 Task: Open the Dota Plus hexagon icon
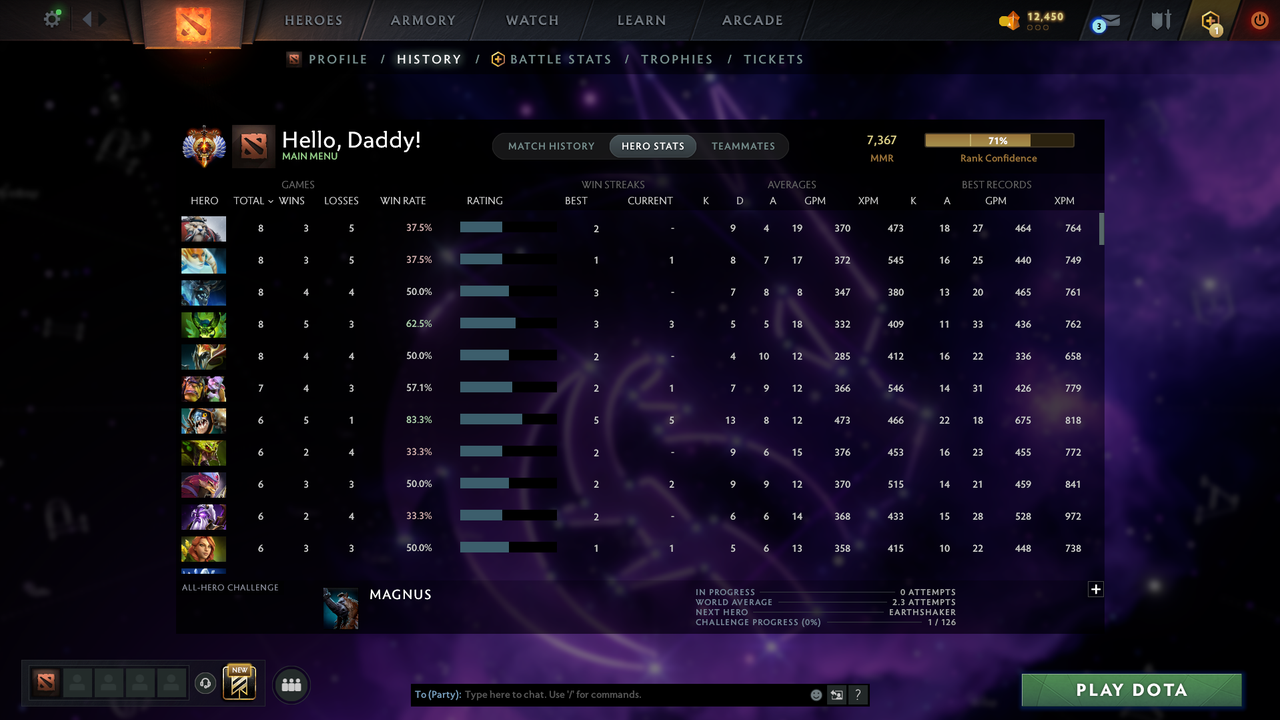(1210, 20)
